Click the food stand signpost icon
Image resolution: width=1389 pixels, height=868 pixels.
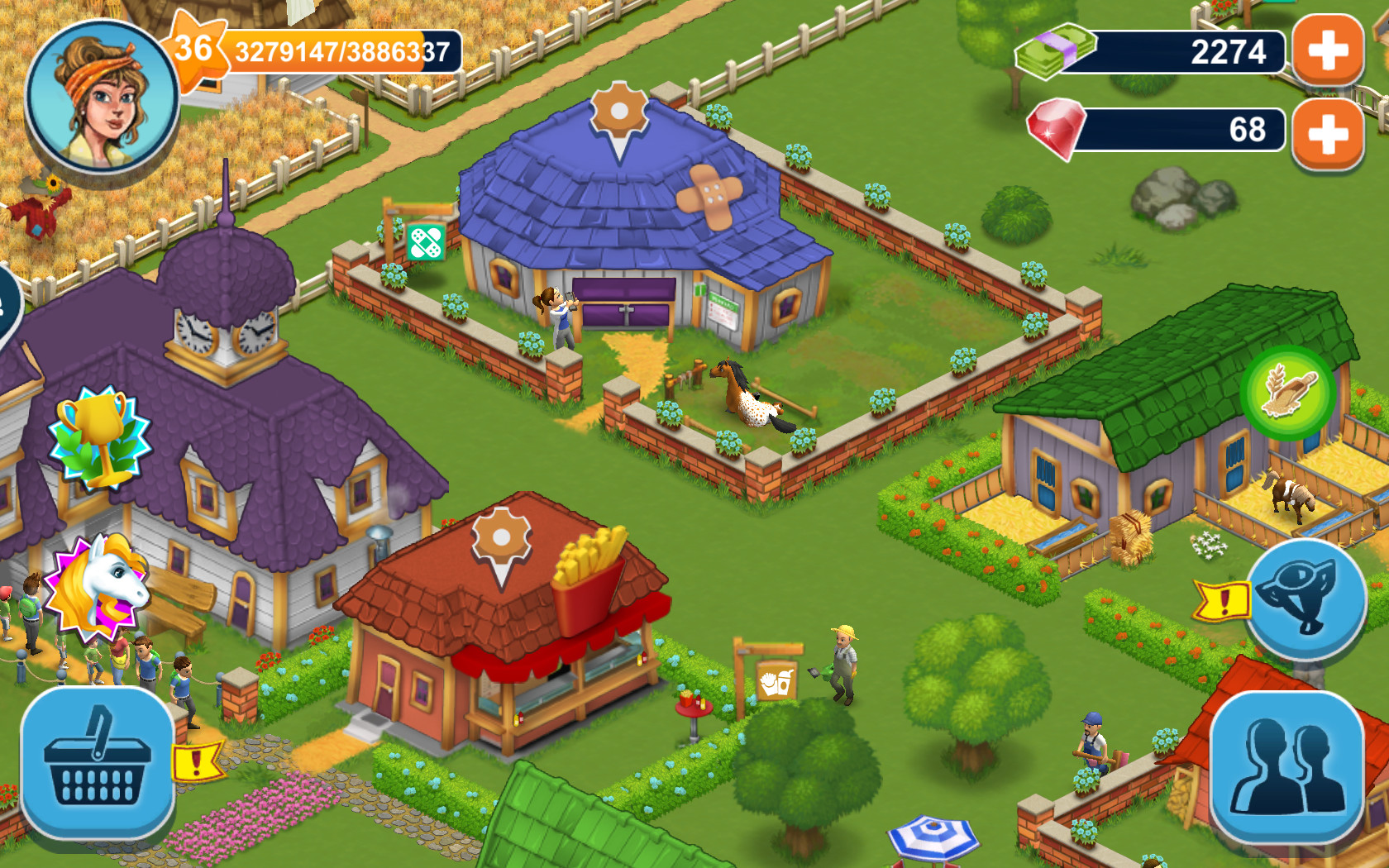776,682
